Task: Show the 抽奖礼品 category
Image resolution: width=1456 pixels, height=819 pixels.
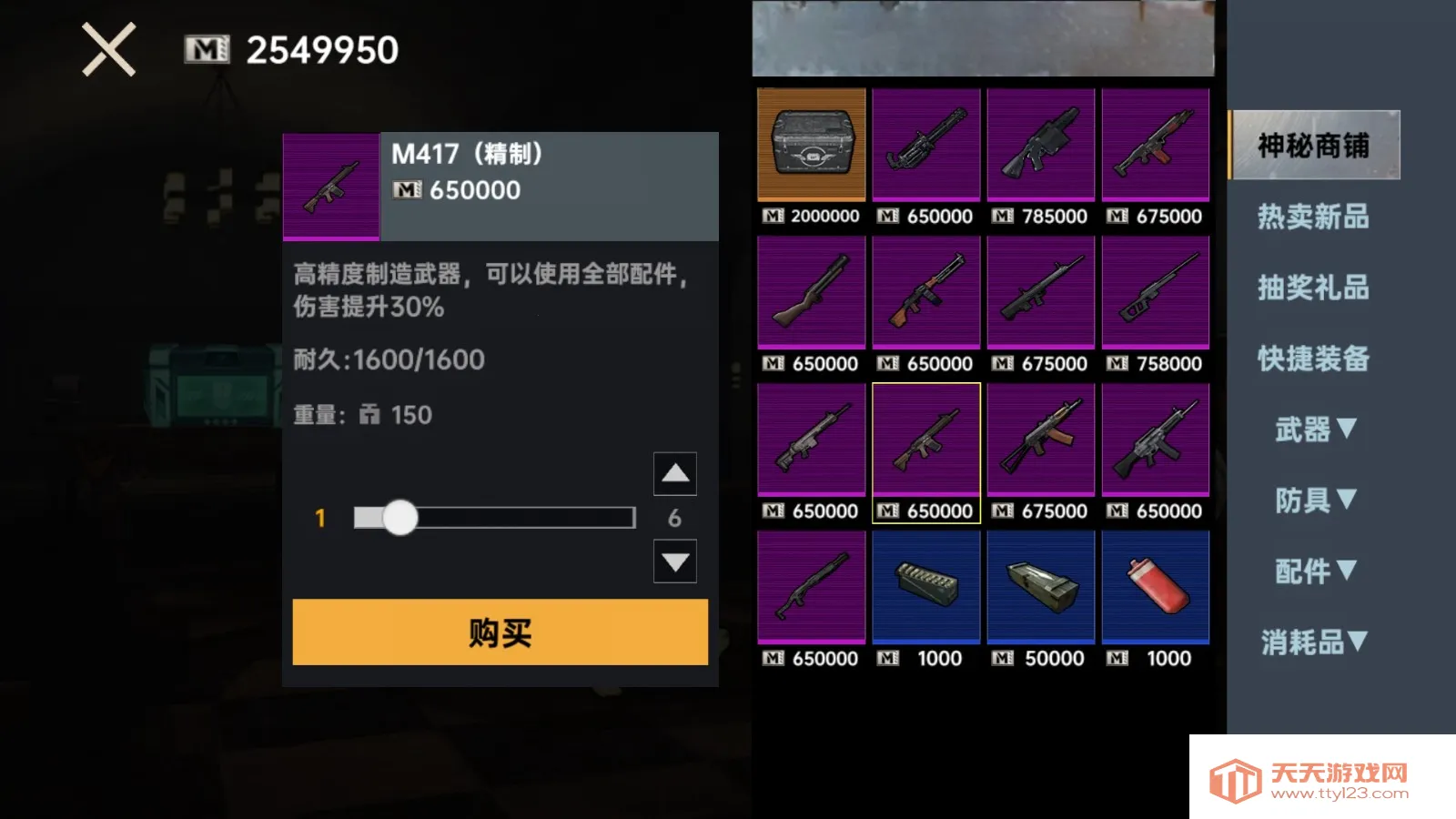Action: [x=1313, y=288]
